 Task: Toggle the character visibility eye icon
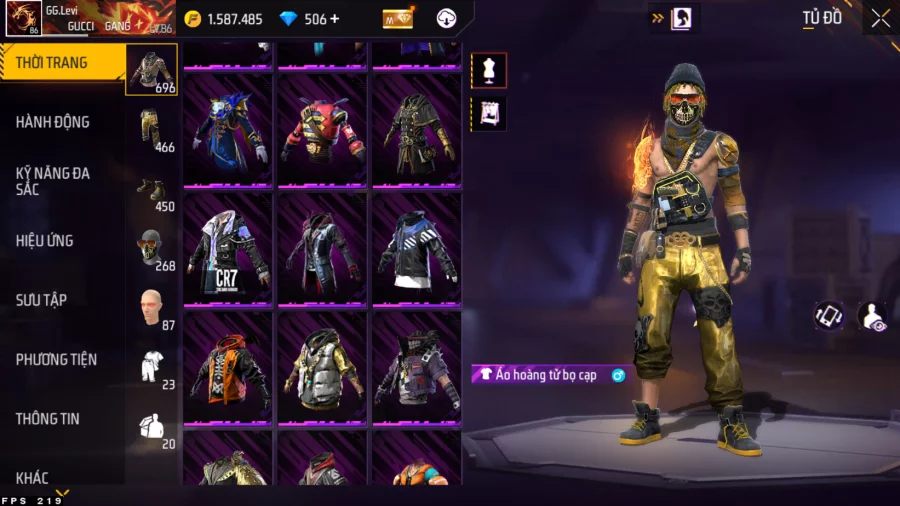[x=871, y=317]
